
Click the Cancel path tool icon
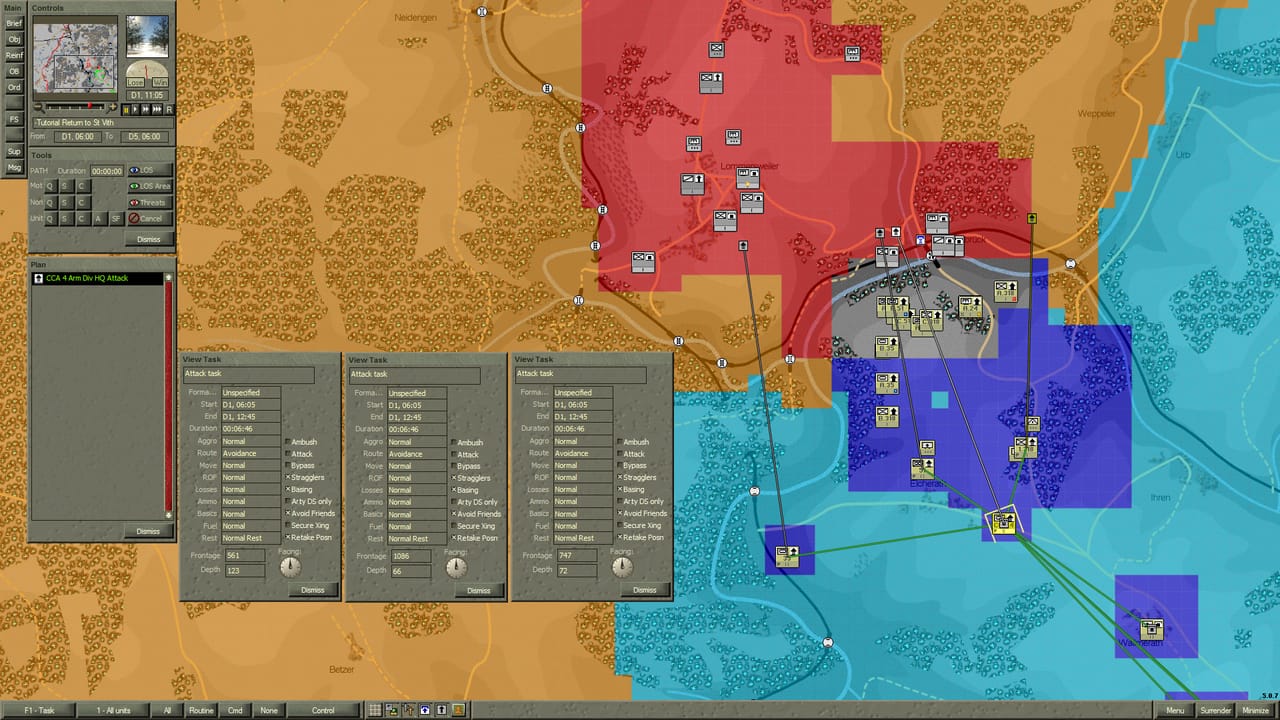click(149, 218)
